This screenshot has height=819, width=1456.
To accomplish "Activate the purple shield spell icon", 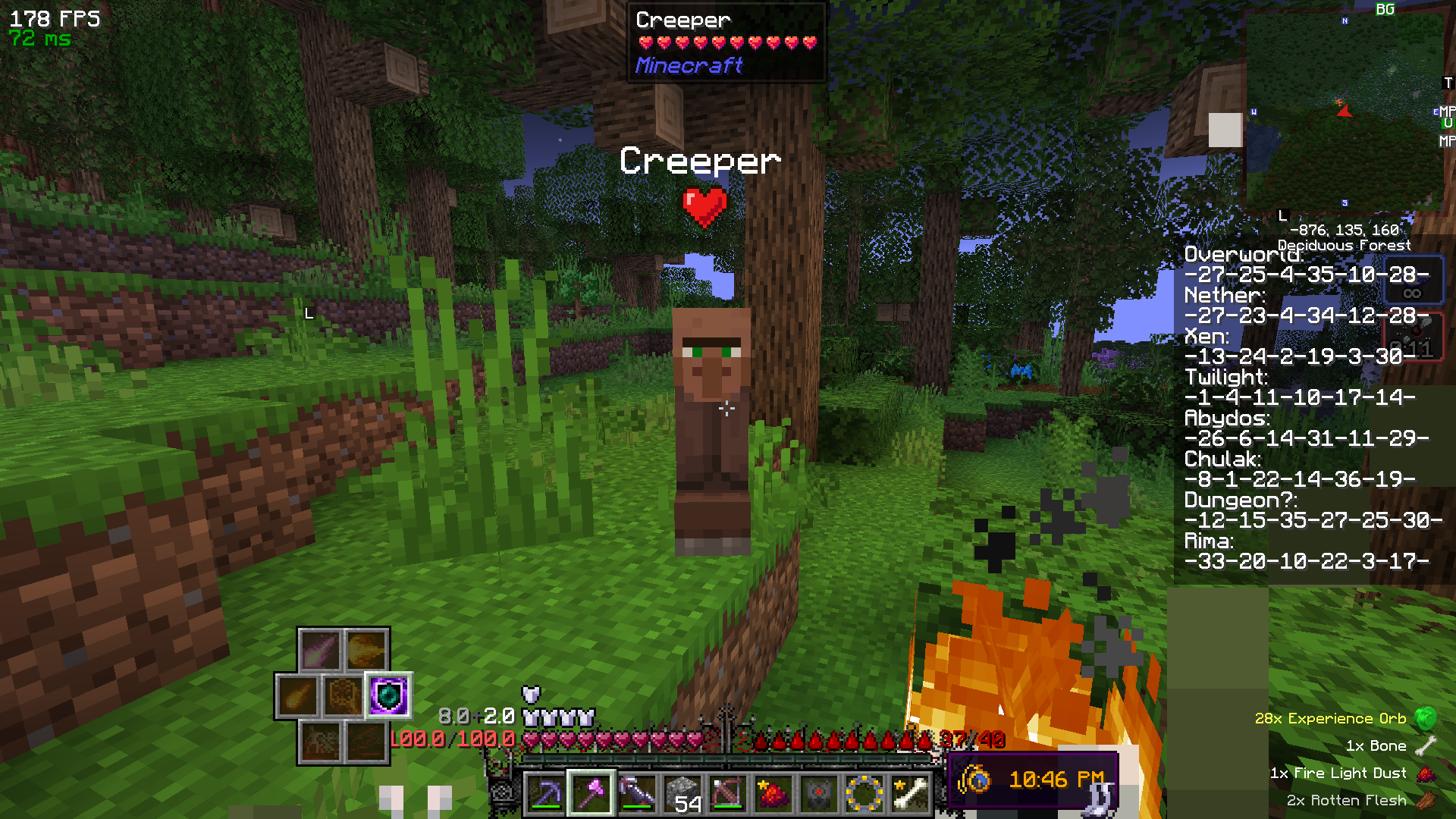I will pyautogui.click(x=388, y=695).
